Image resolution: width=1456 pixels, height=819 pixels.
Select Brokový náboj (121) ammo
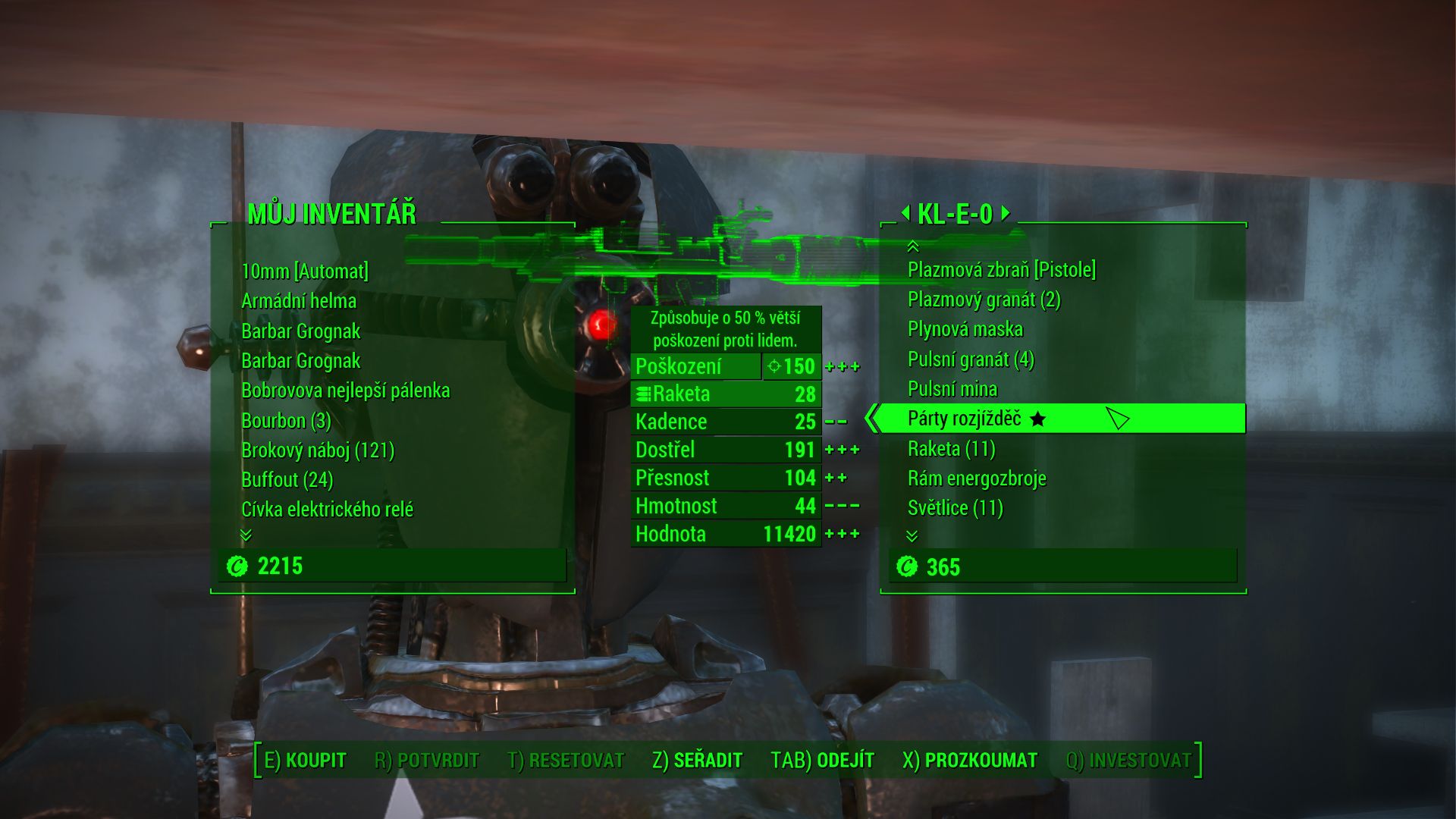pyautogui.click(x=318, y=450)
